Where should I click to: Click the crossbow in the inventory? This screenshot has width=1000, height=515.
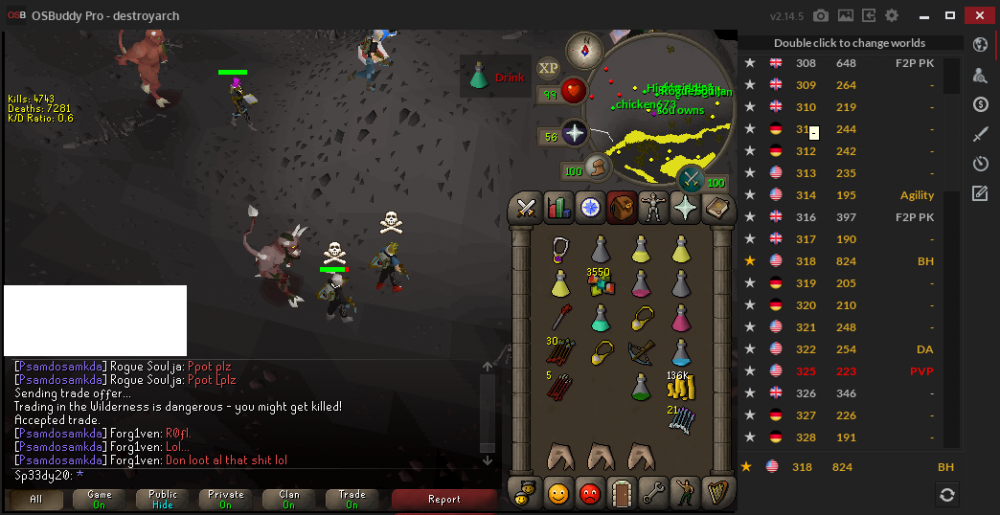(x=641, y=352)
